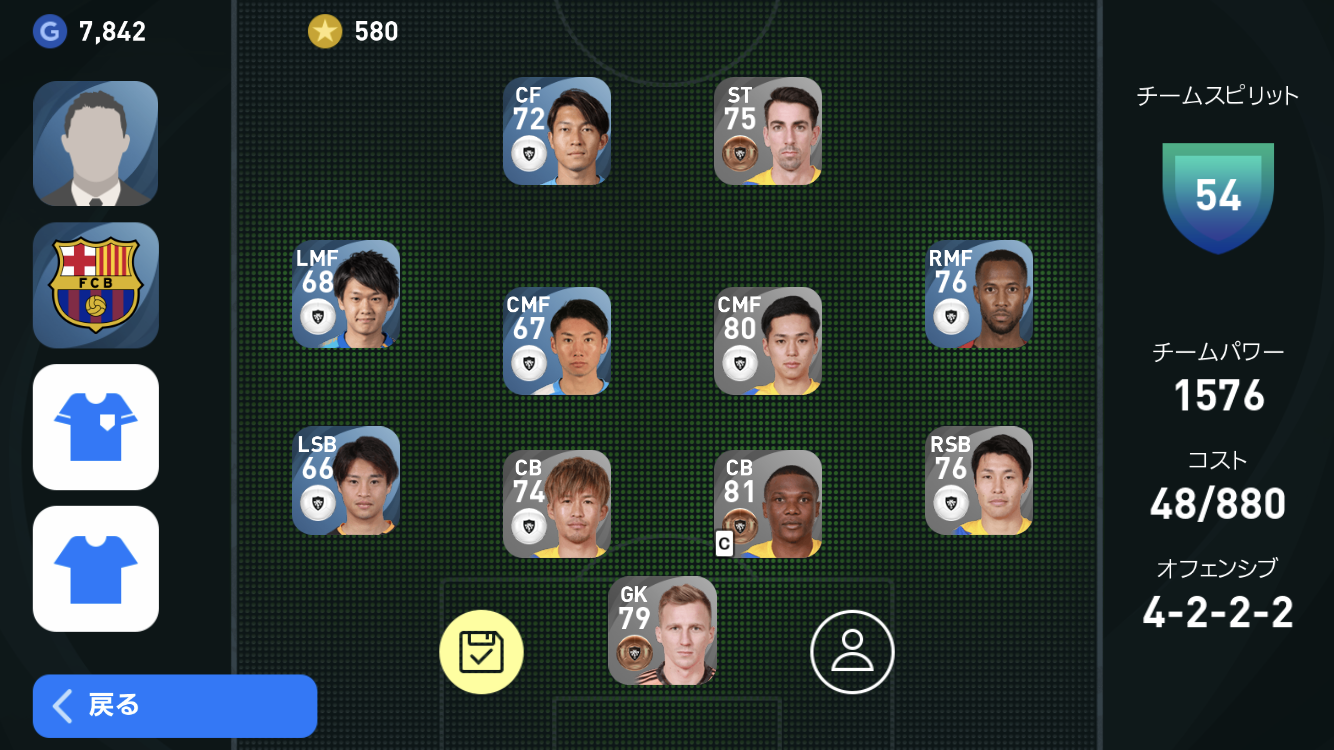
Task: Pick the CMF 67 player card
Action: coord(557,341)
